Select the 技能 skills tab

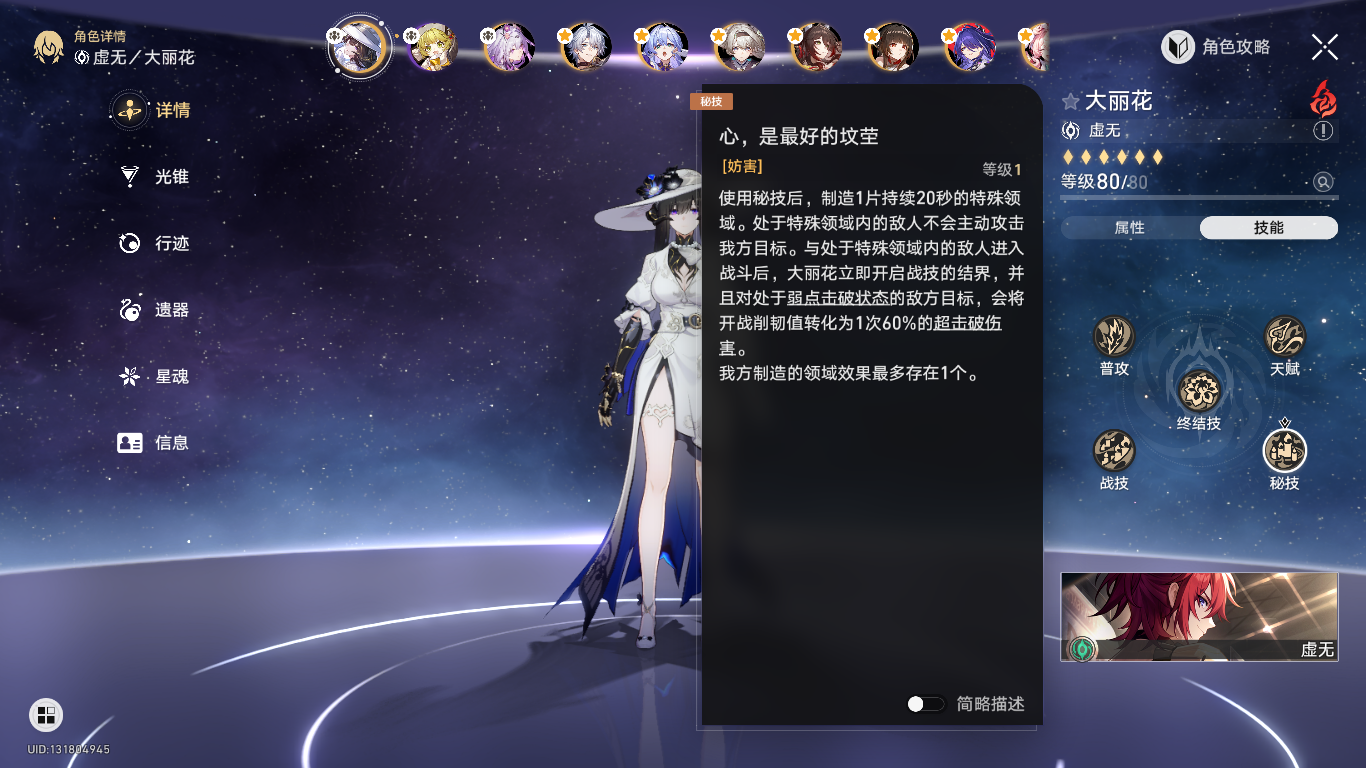click(1268, 228)
